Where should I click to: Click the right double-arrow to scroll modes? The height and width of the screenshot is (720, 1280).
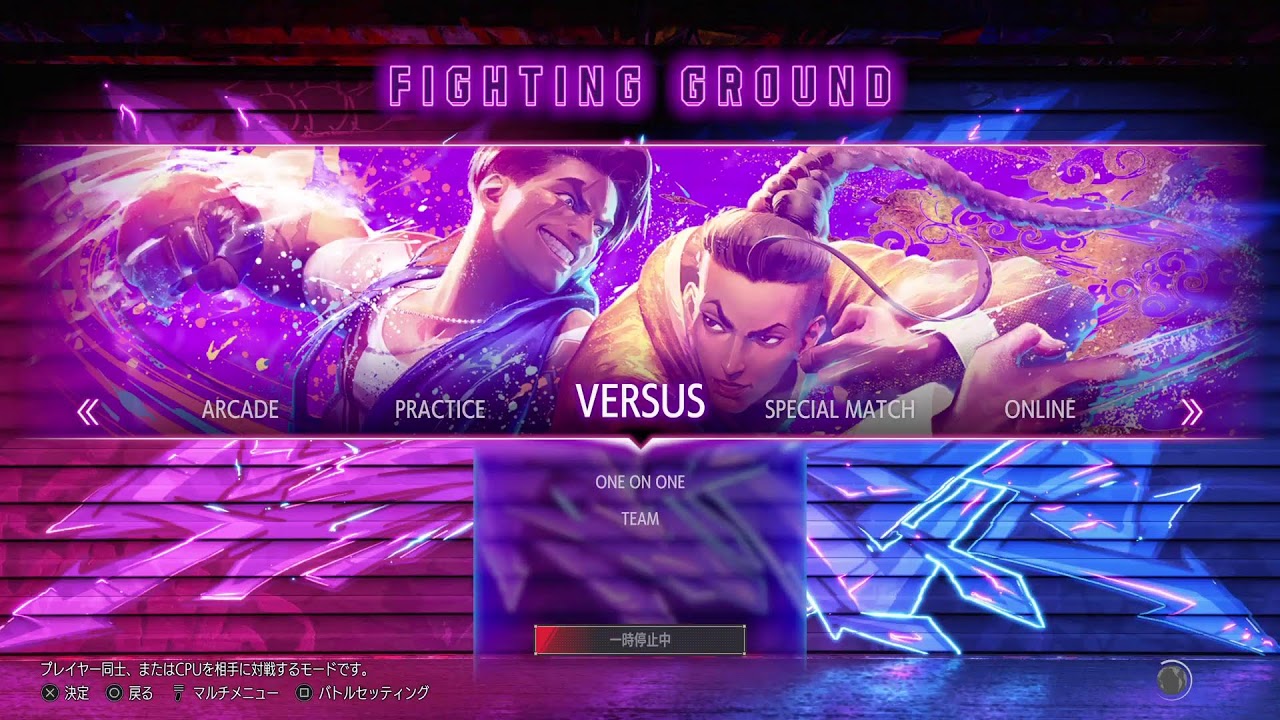point(1191,412)
